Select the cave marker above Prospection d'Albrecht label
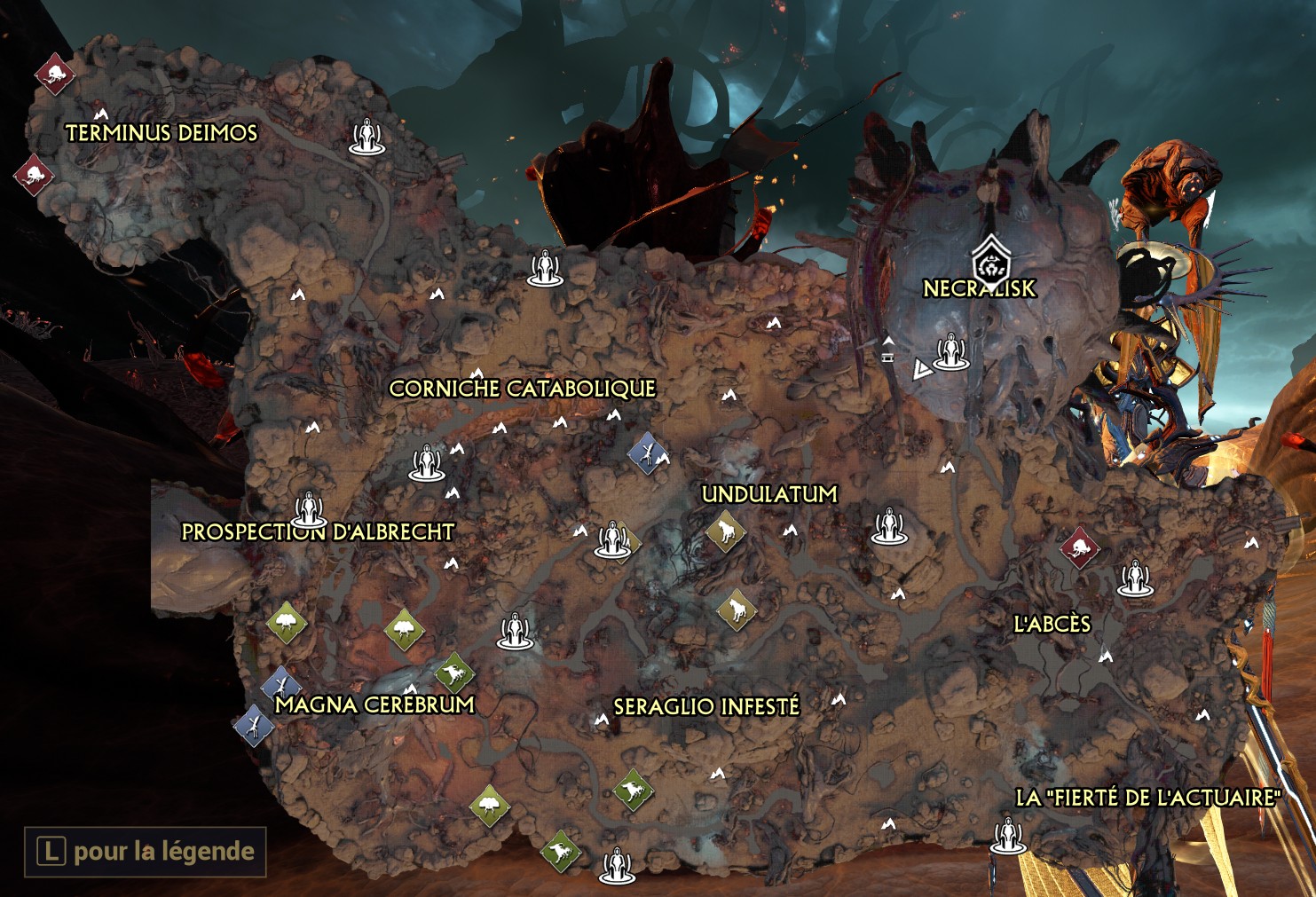Viewport: 1316px width, 897px height. coord(309,509)
